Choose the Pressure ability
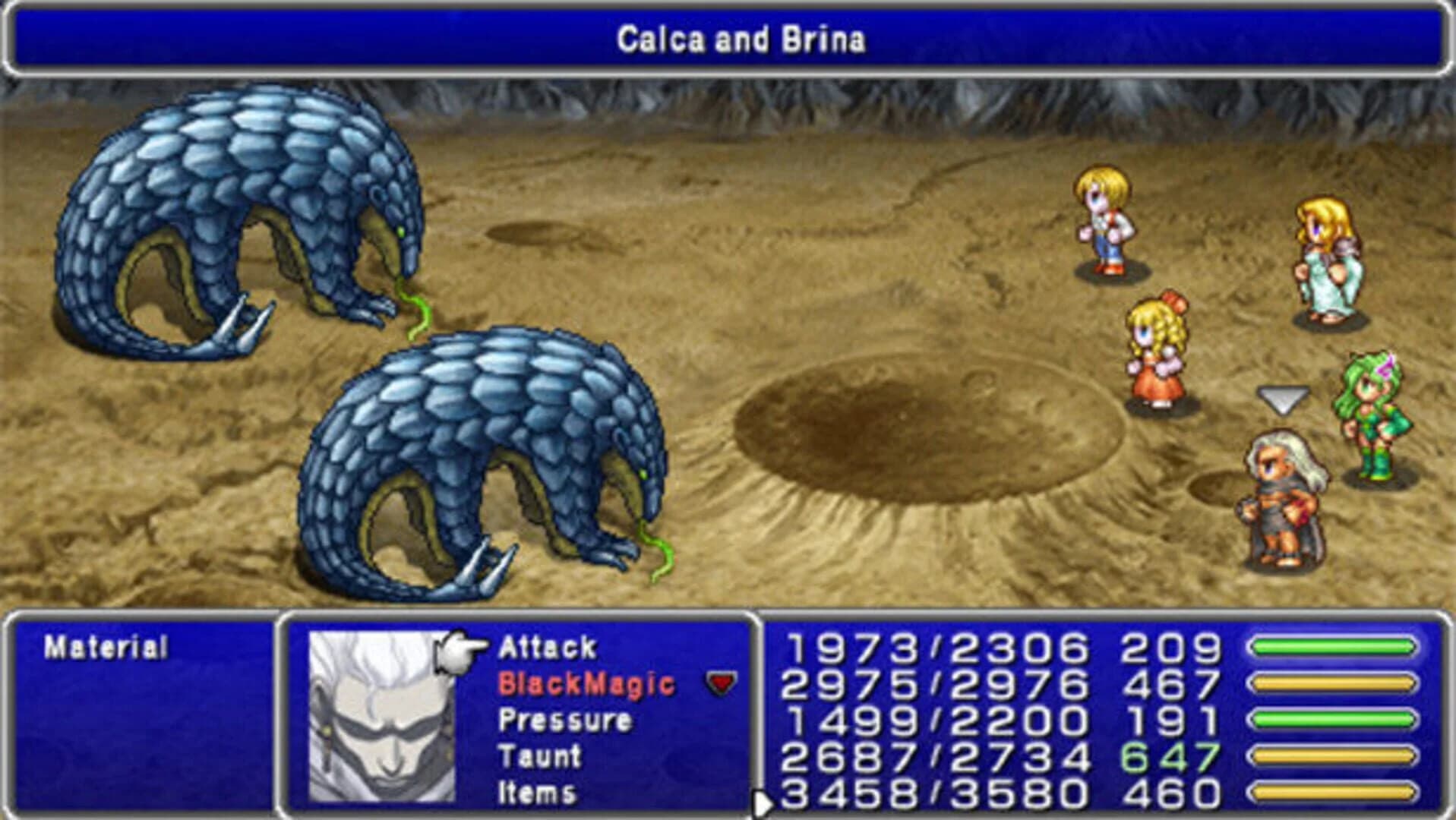Image resolution: width=1456 pixels, height=820 pixels. click(566, 721)
